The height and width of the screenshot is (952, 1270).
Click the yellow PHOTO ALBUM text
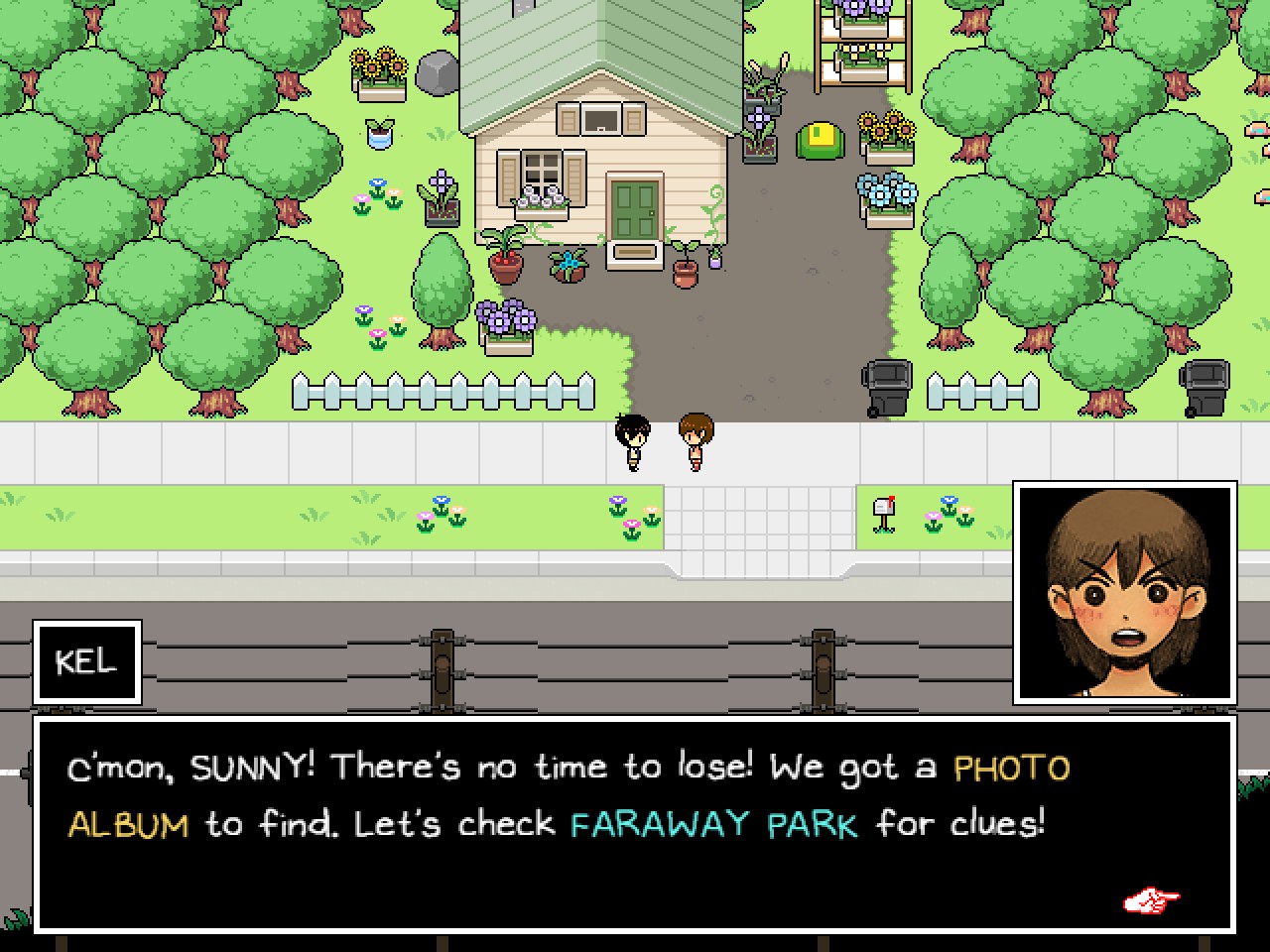pos(1010,767)
